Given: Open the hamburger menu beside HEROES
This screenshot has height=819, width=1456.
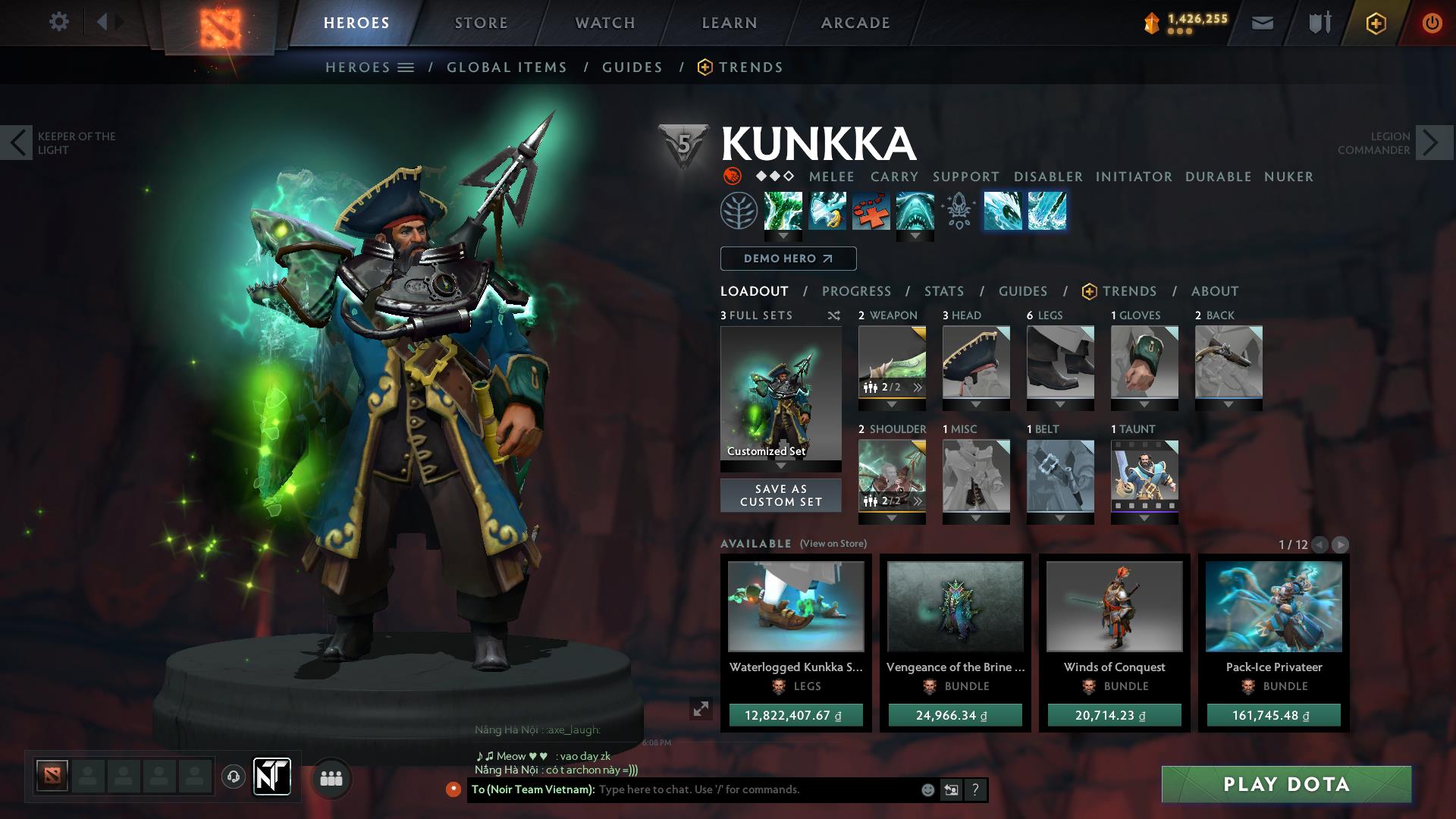Looking at the screenshot, I should coord(407,67).
